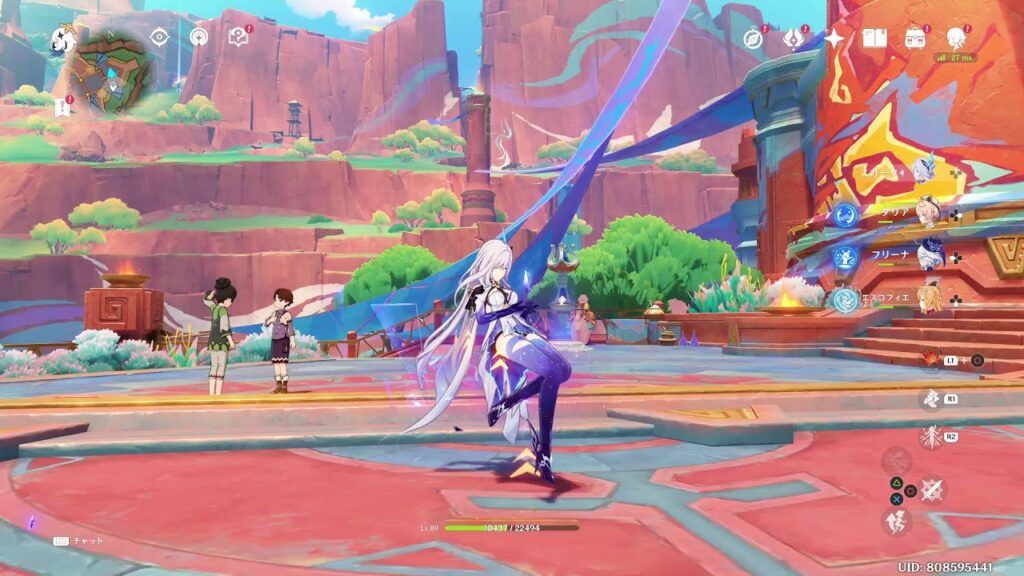Open the tutorial book with question mark
The width and height of the screenshot is (1024, 576).
click(238, 38)
